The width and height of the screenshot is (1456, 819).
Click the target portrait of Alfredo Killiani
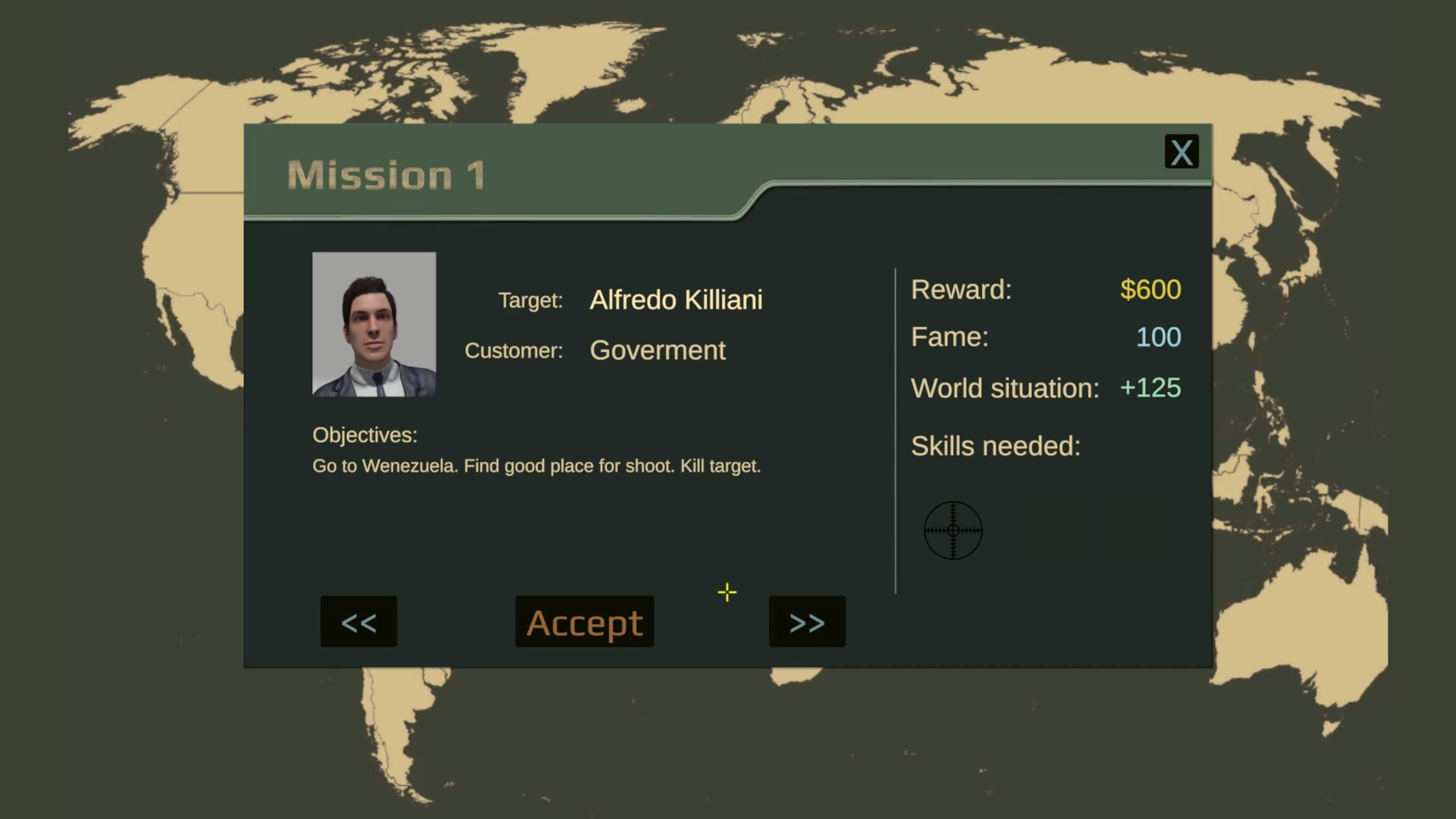click(x=373, y=325)
